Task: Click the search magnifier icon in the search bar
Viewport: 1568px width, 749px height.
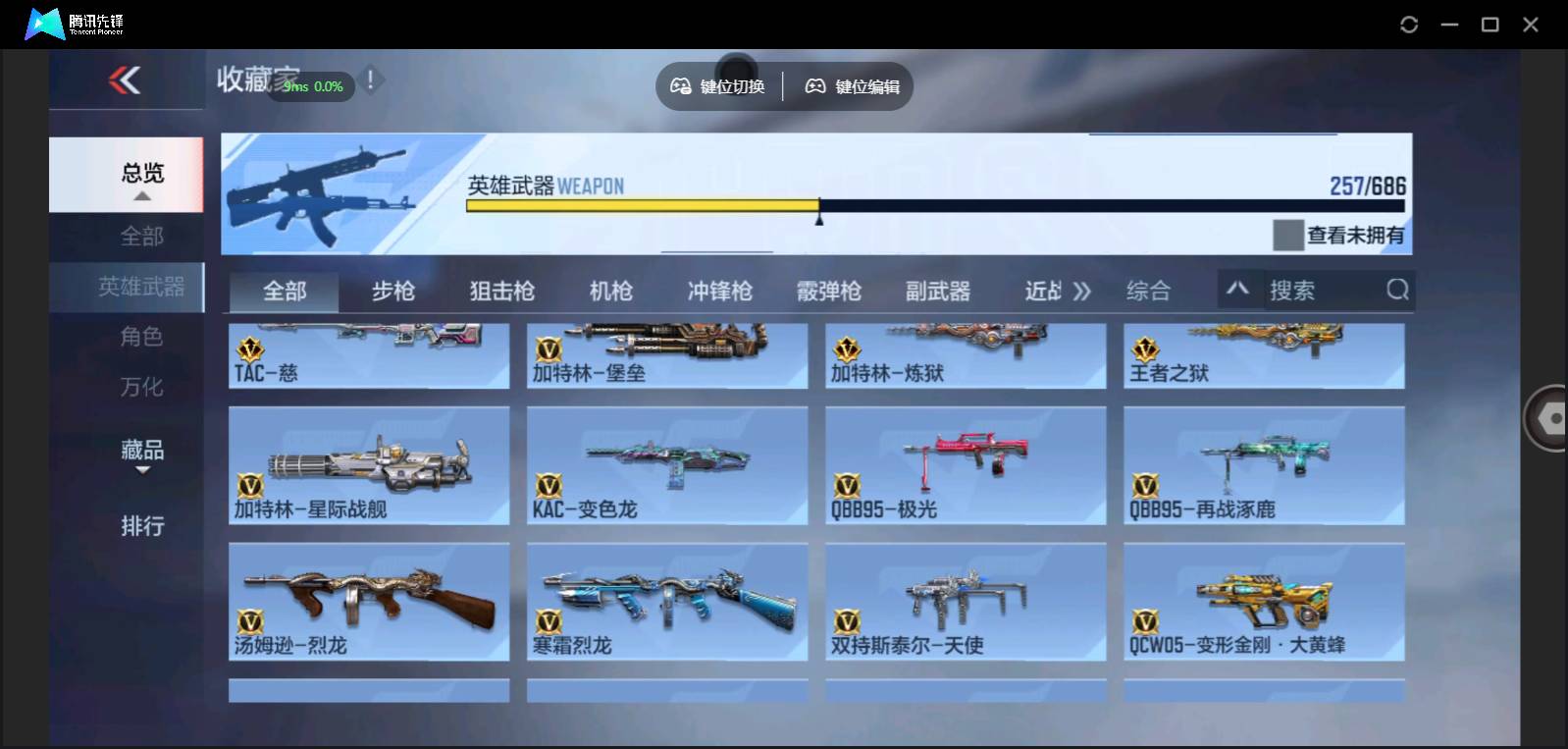Action: click(x=1397, y=290)
